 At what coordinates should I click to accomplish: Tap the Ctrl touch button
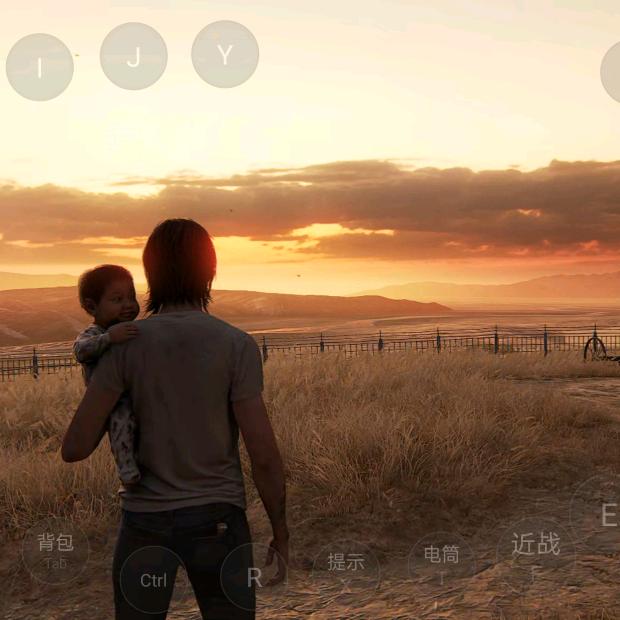pos(153,580)
